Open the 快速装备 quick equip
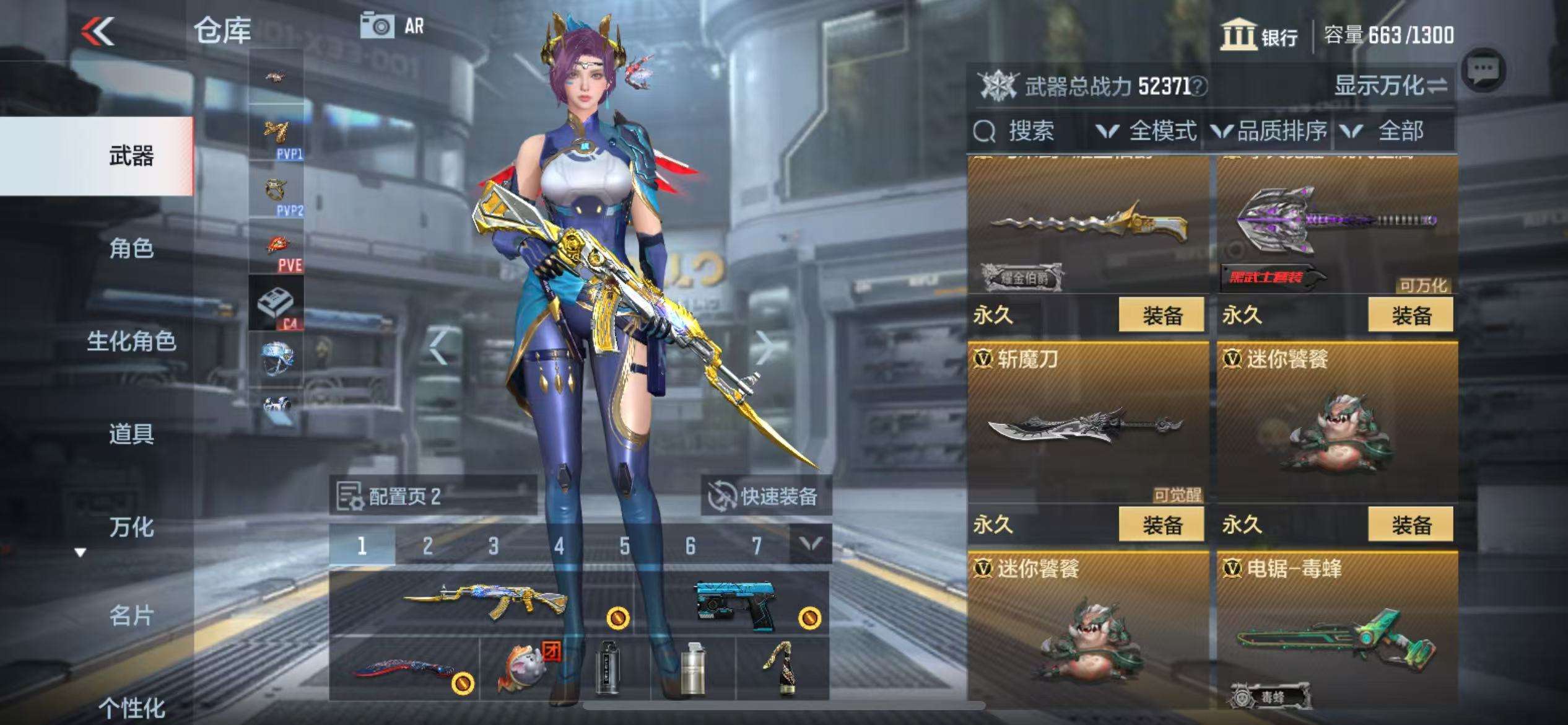The width and height of the screenshot is (1568, 725). pos(765,496)
